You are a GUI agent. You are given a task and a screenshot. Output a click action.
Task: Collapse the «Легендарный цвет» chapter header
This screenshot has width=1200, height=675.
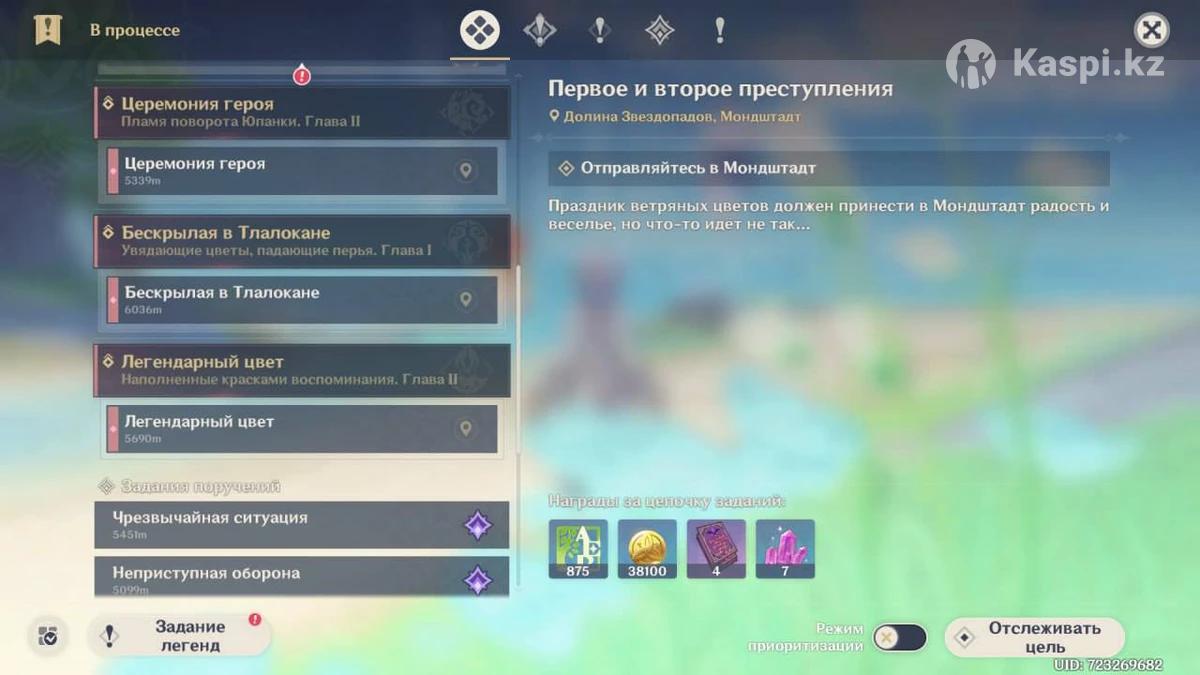pyautogui.click(x=300, y=370)
